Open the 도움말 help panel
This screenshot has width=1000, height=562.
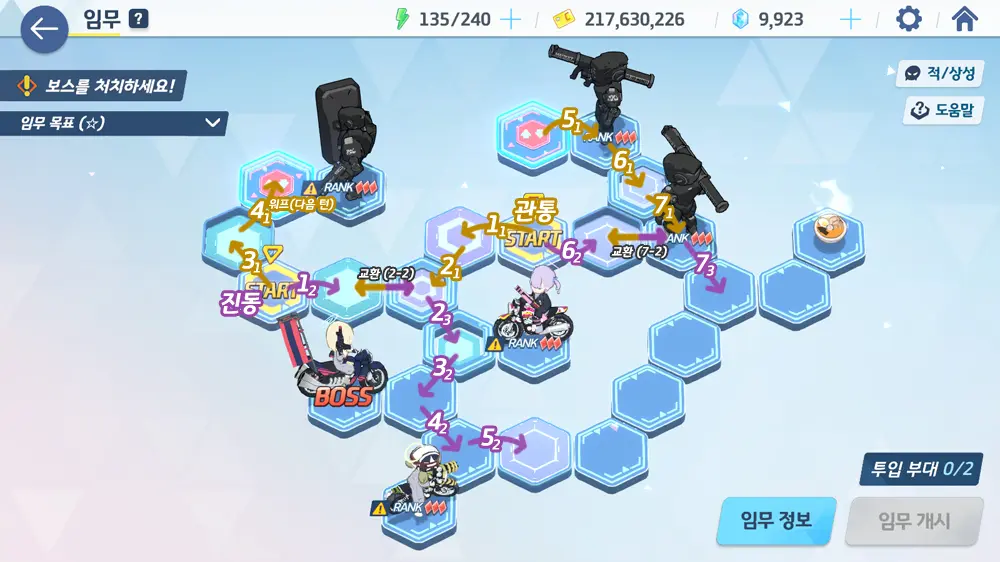coord(942,110)
